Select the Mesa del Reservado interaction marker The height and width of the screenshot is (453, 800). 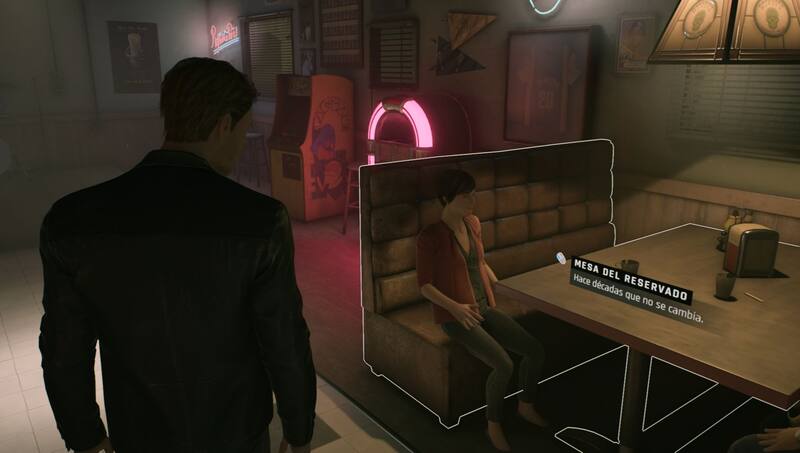(562, 260)
